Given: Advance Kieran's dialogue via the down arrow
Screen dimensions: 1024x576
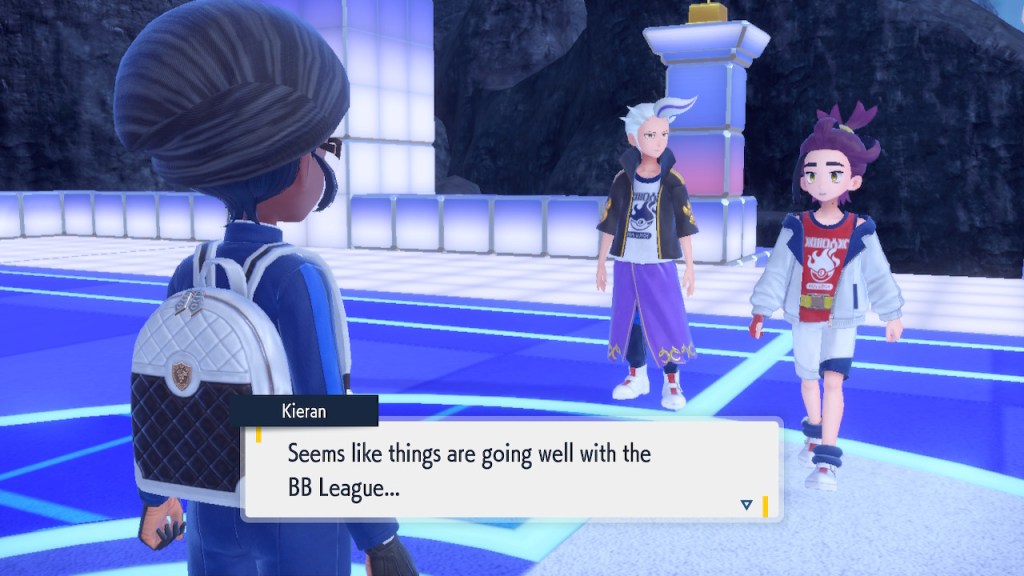Looking at the screenshot, I should click(746, 505).
